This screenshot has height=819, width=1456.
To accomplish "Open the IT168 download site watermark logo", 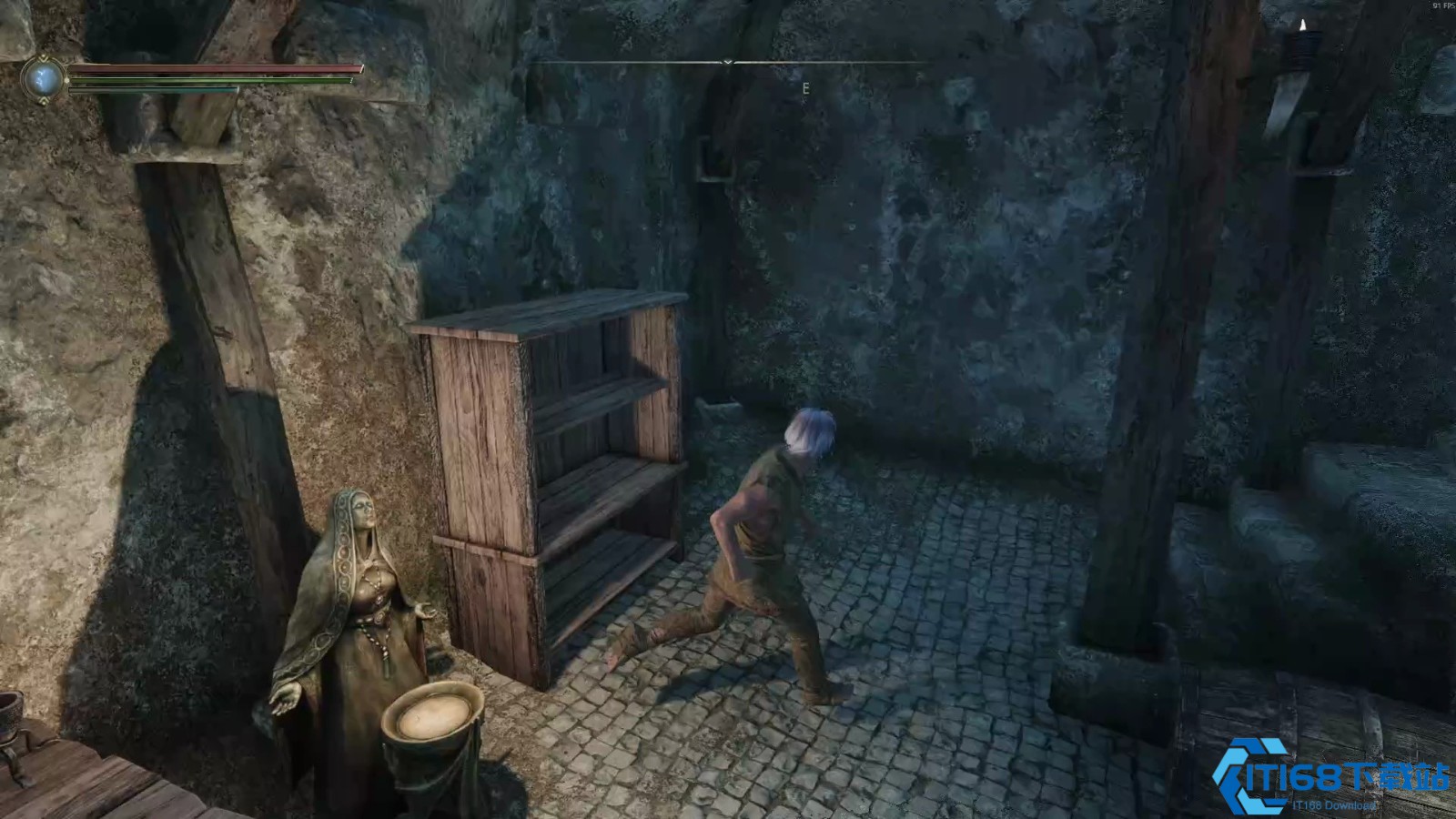I will click(1330, 776).
